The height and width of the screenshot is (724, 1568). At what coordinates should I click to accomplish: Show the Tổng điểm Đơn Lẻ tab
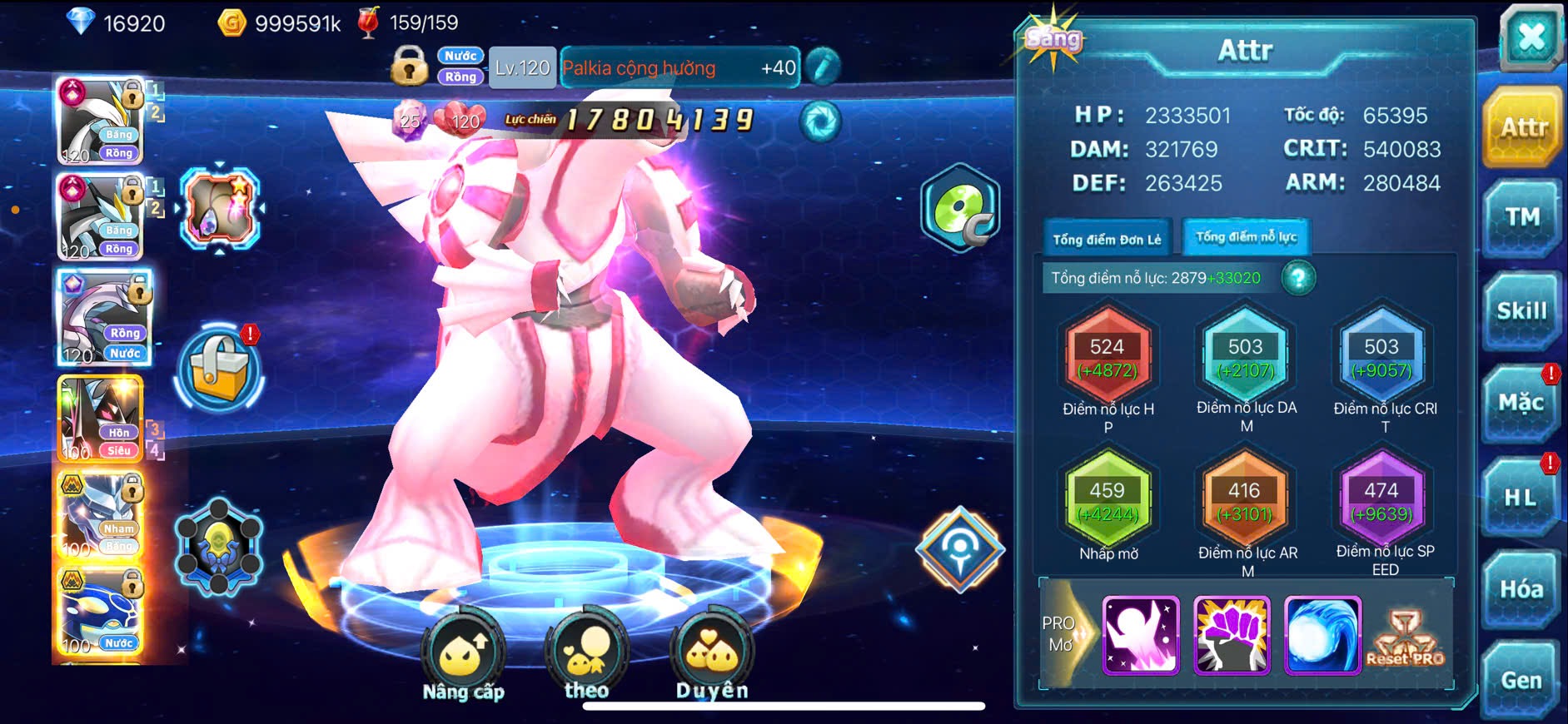(x=1107, y=240)
